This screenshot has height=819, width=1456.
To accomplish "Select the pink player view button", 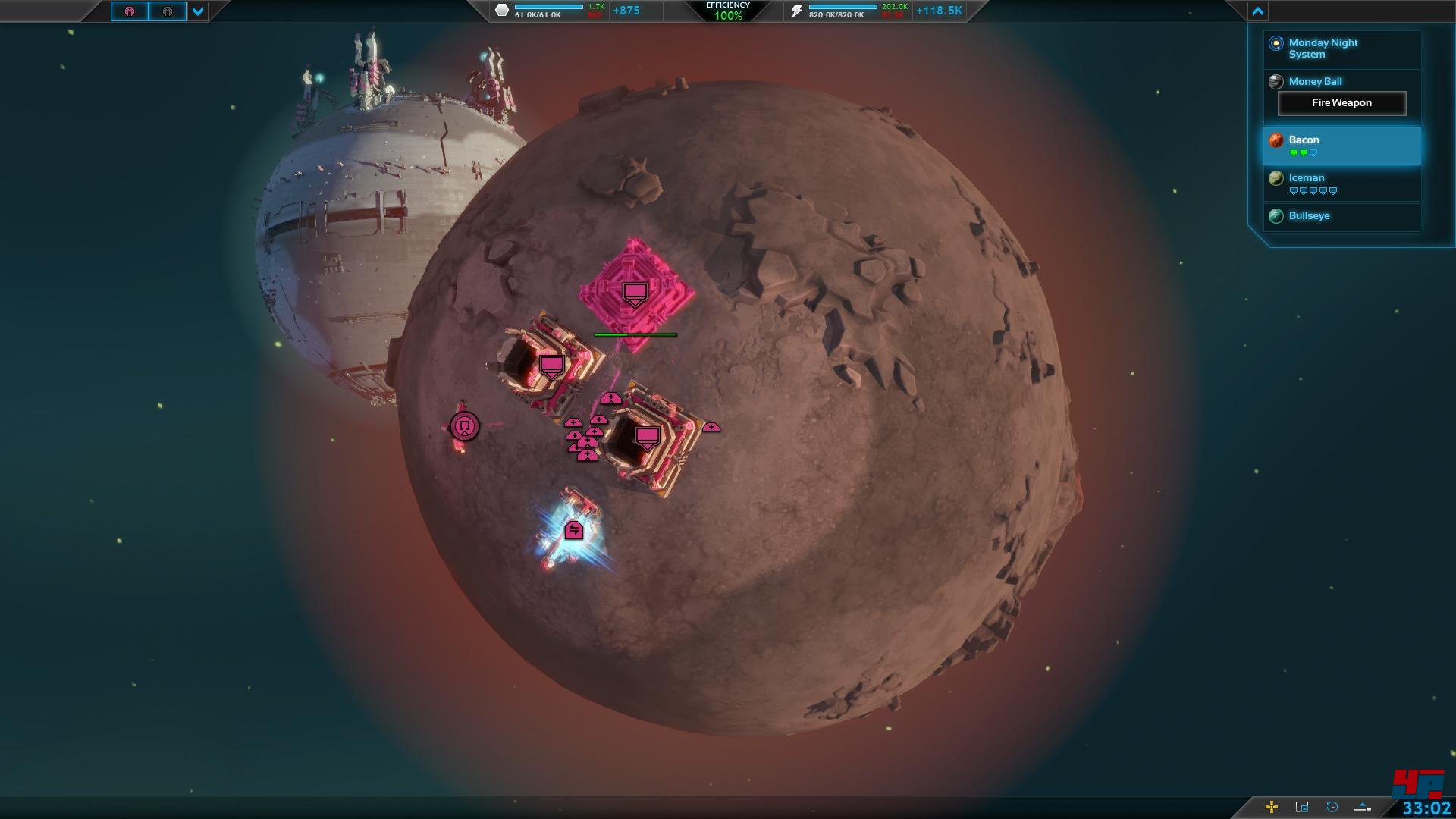I will click(x=130, y=11).
